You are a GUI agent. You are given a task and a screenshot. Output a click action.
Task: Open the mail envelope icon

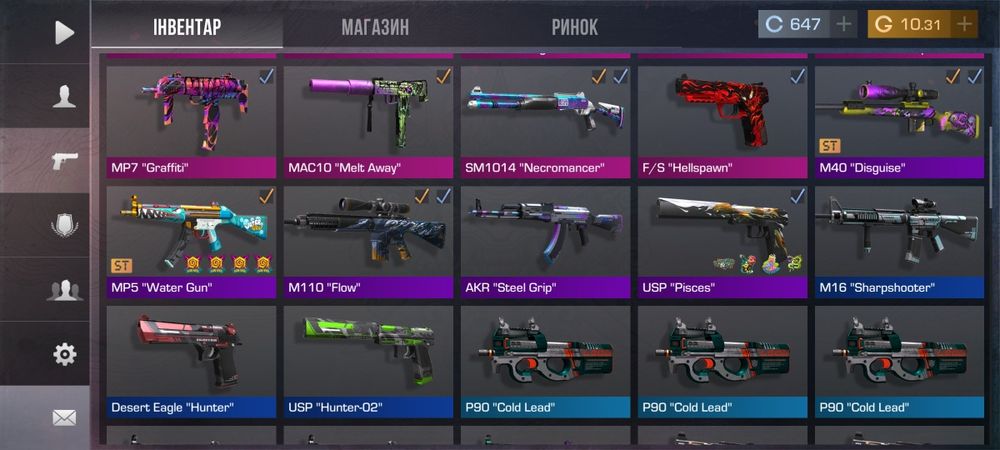coord(64,417)
